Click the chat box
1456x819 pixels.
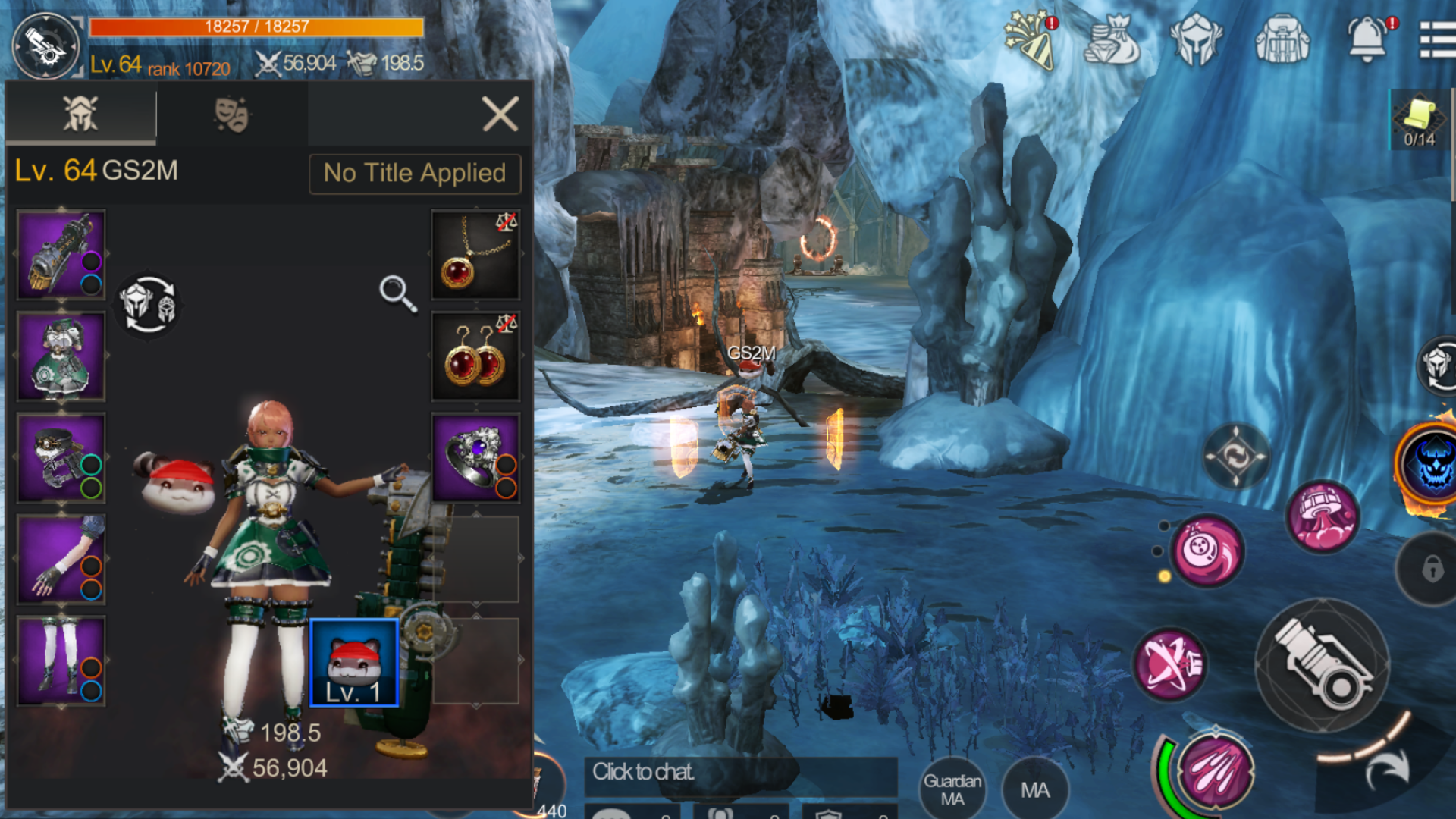click(739, 773)
